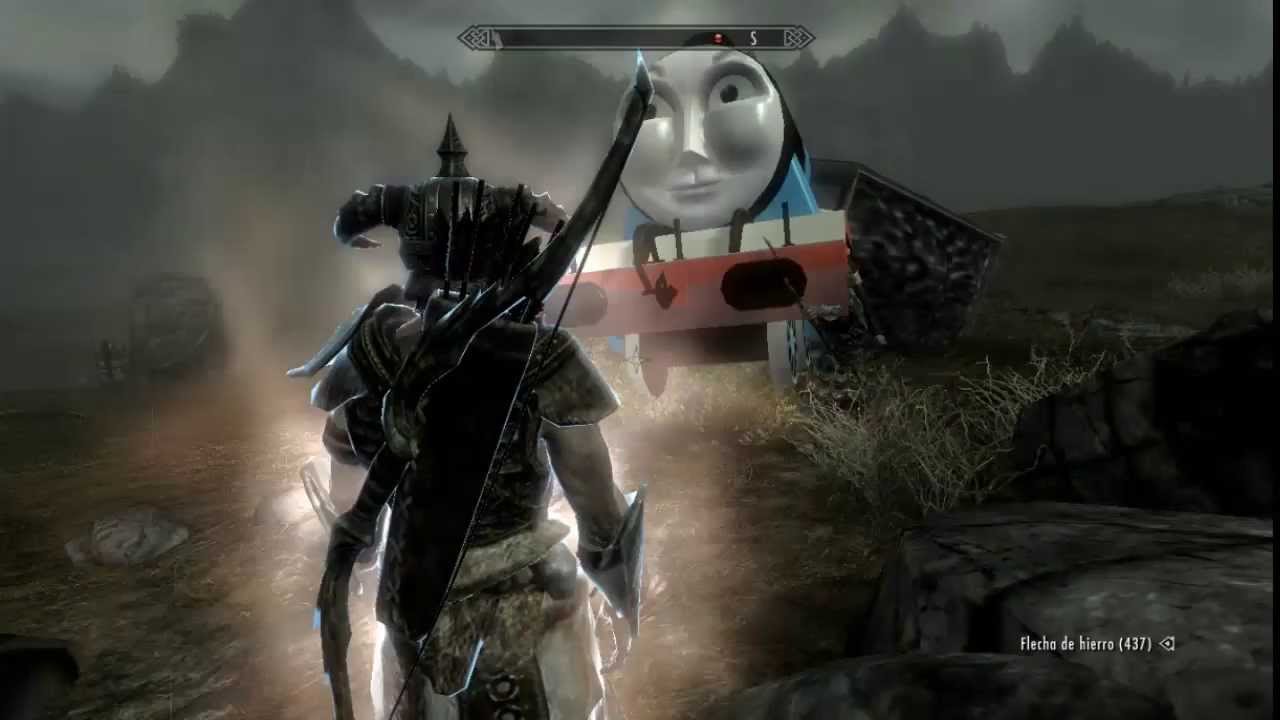Click the S south marker on compass
The width and height of the screenshot is (1280, 720).
[753, 38]
